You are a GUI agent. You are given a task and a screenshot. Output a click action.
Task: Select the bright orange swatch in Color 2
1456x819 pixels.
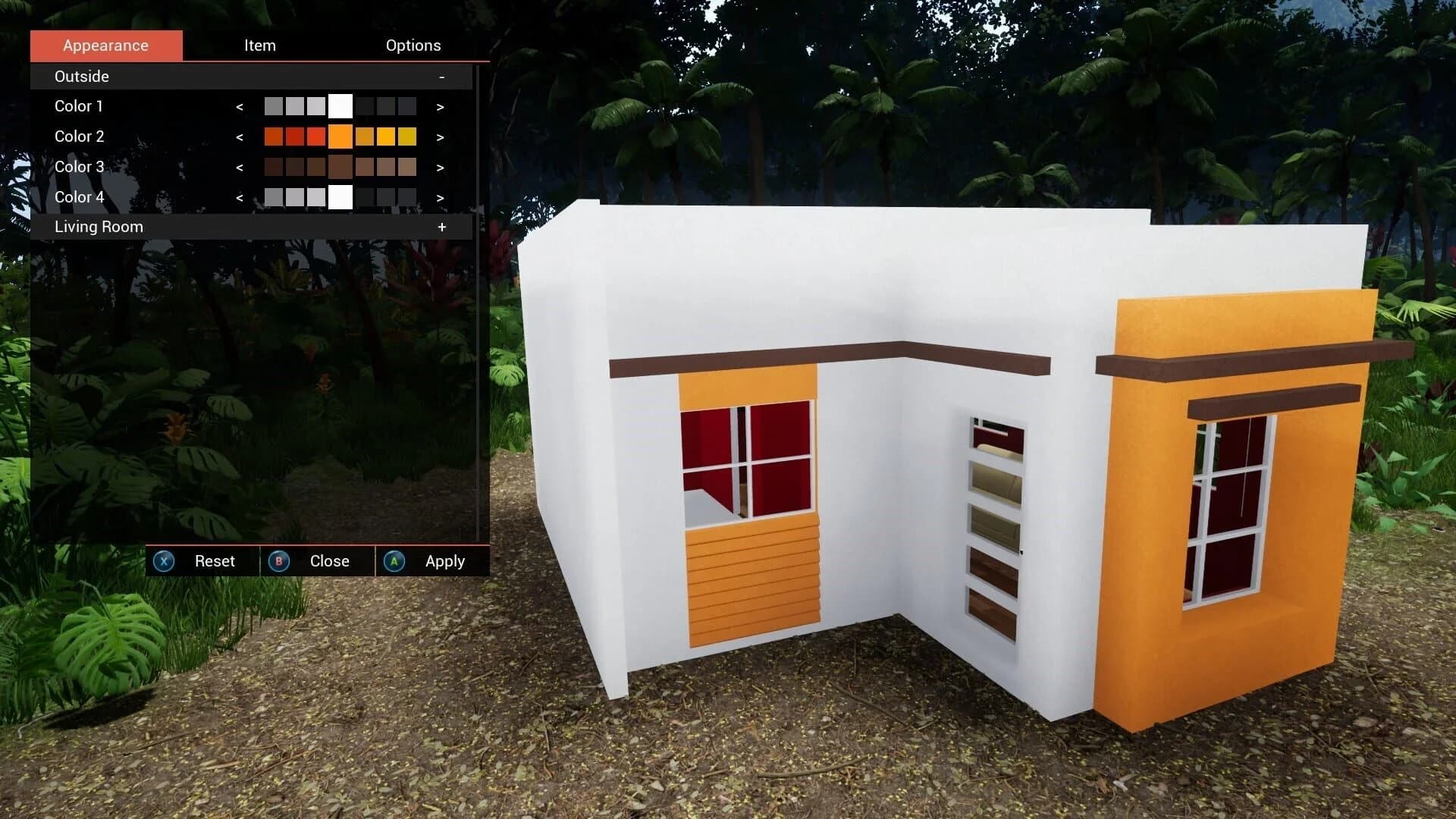[x=340, y=136]
